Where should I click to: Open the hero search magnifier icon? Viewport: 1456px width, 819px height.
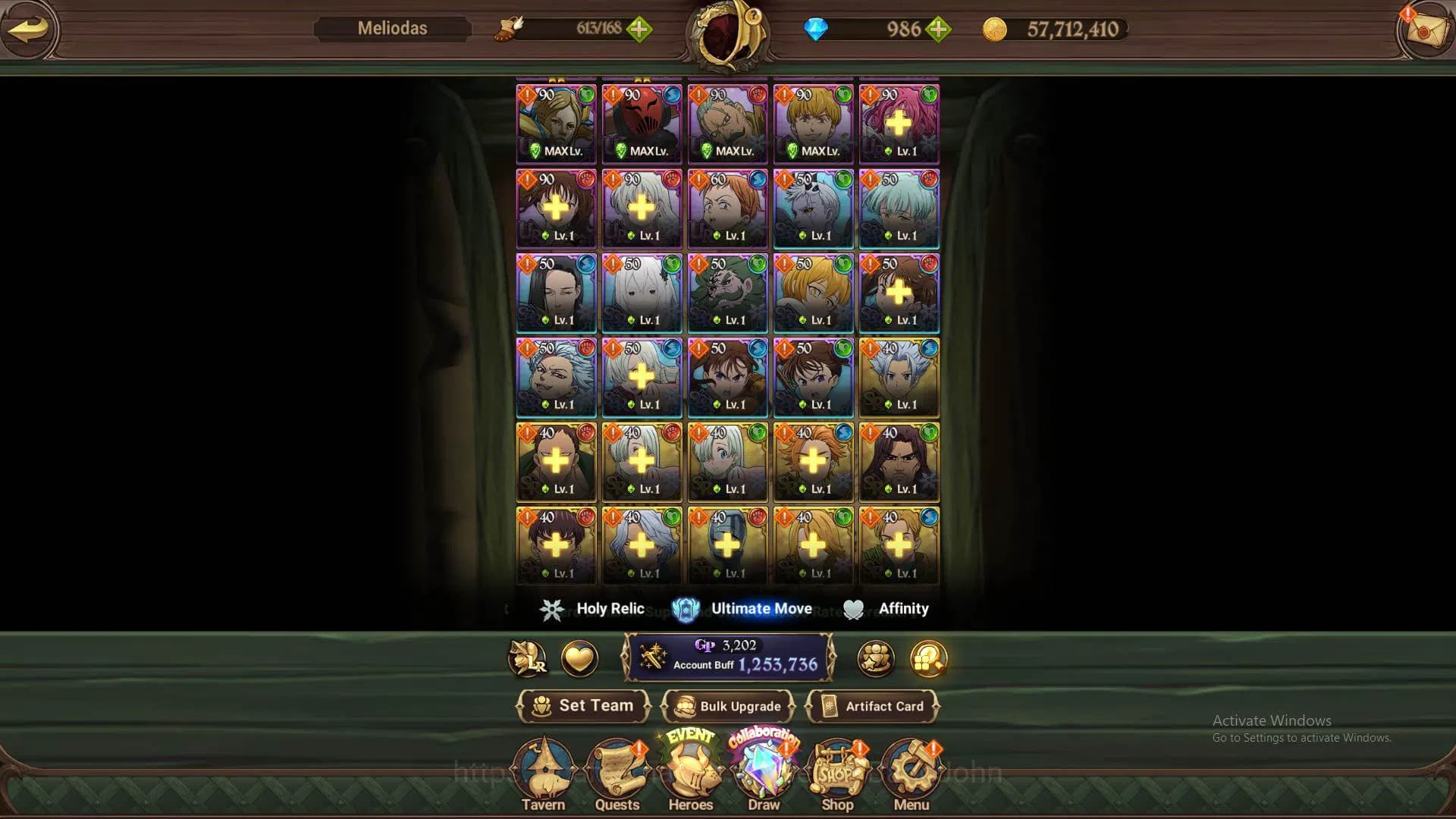tap(929, 658)
